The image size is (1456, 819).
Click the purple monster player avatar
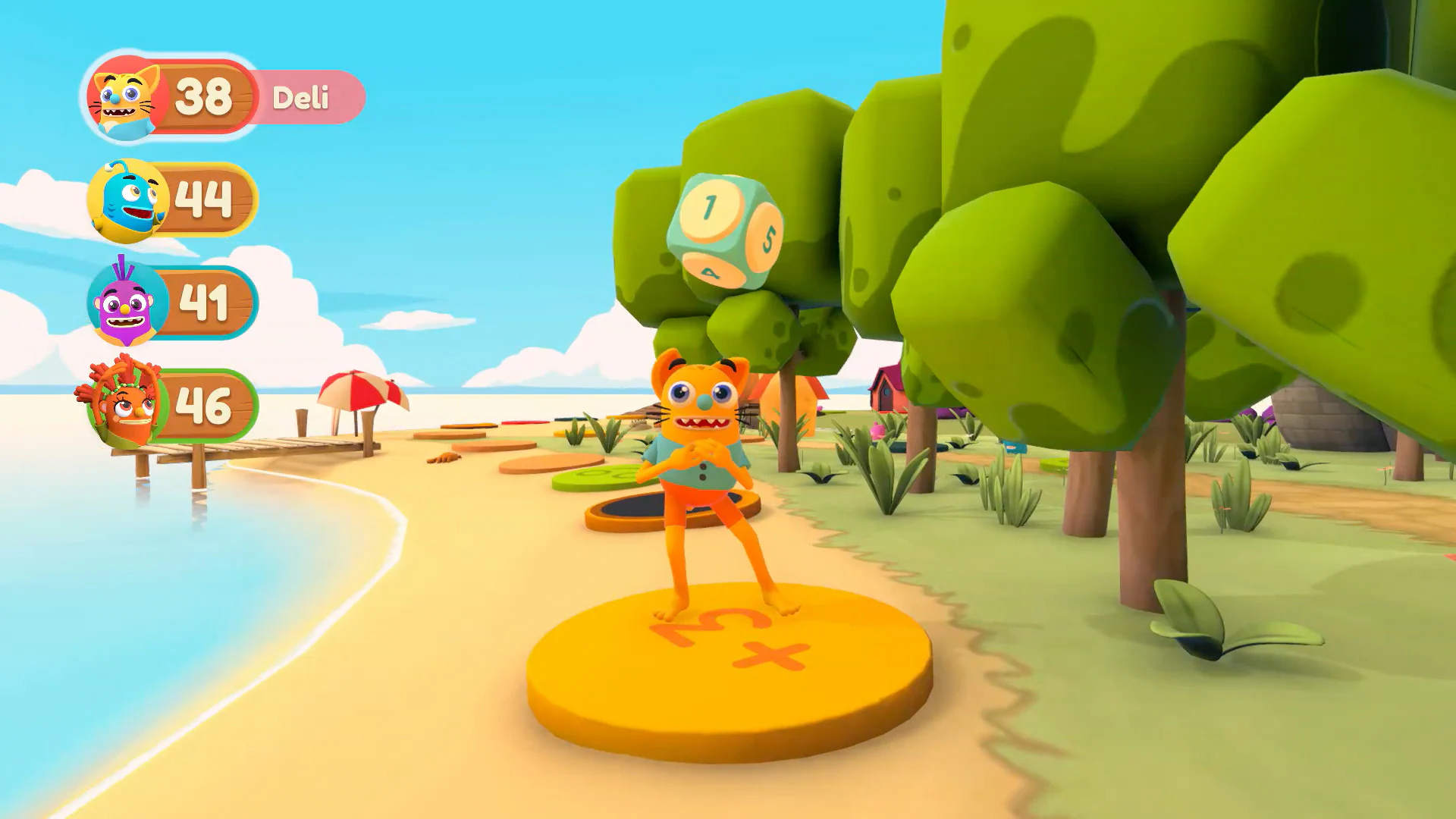click(x=125, y=302)
